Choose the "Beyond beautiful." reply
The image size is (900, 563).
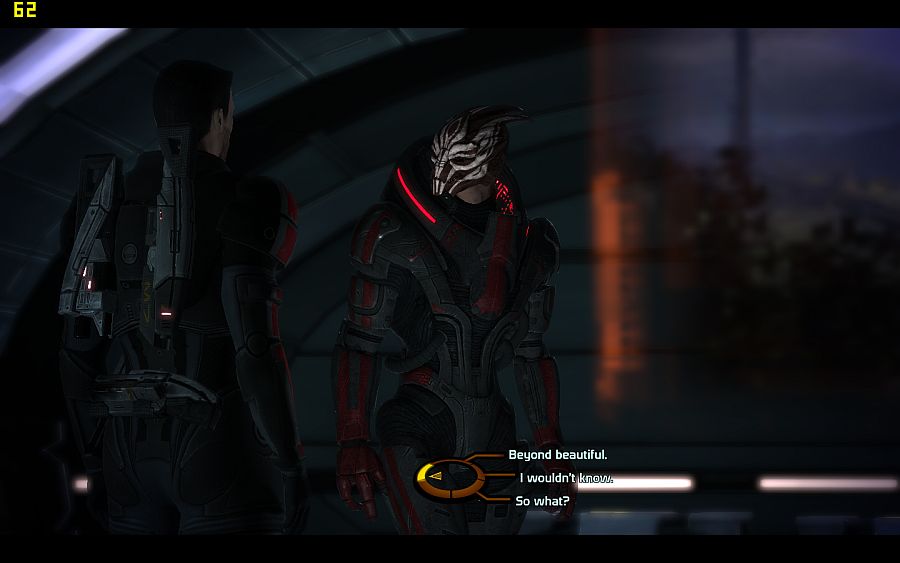557,455
